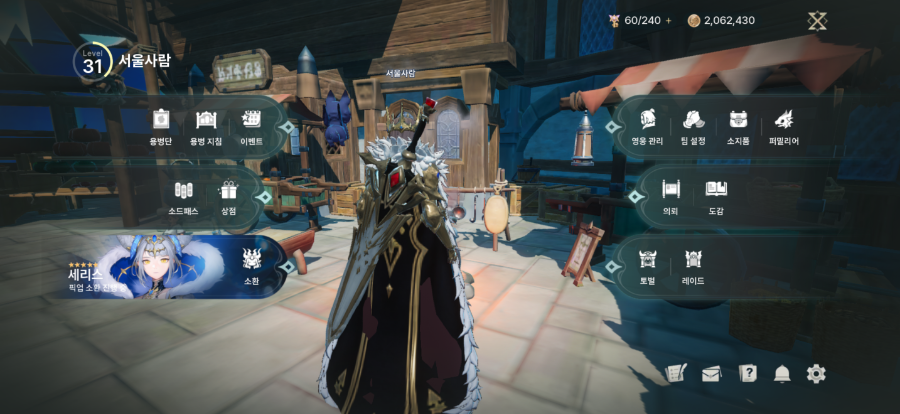Screen dimensions: 900x414
Task: Open the 소드패스 battle pass
Action: click(183, 195)
